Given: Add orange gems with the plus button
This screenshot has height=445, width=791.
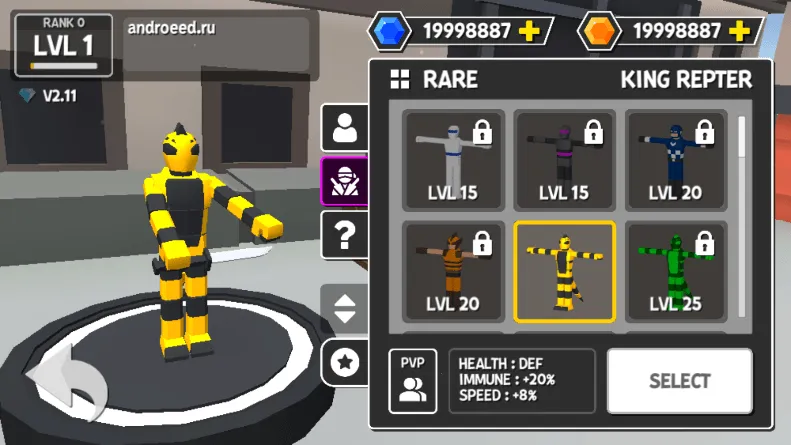Looking at the screenshot, I should click(x=740, y=31).
